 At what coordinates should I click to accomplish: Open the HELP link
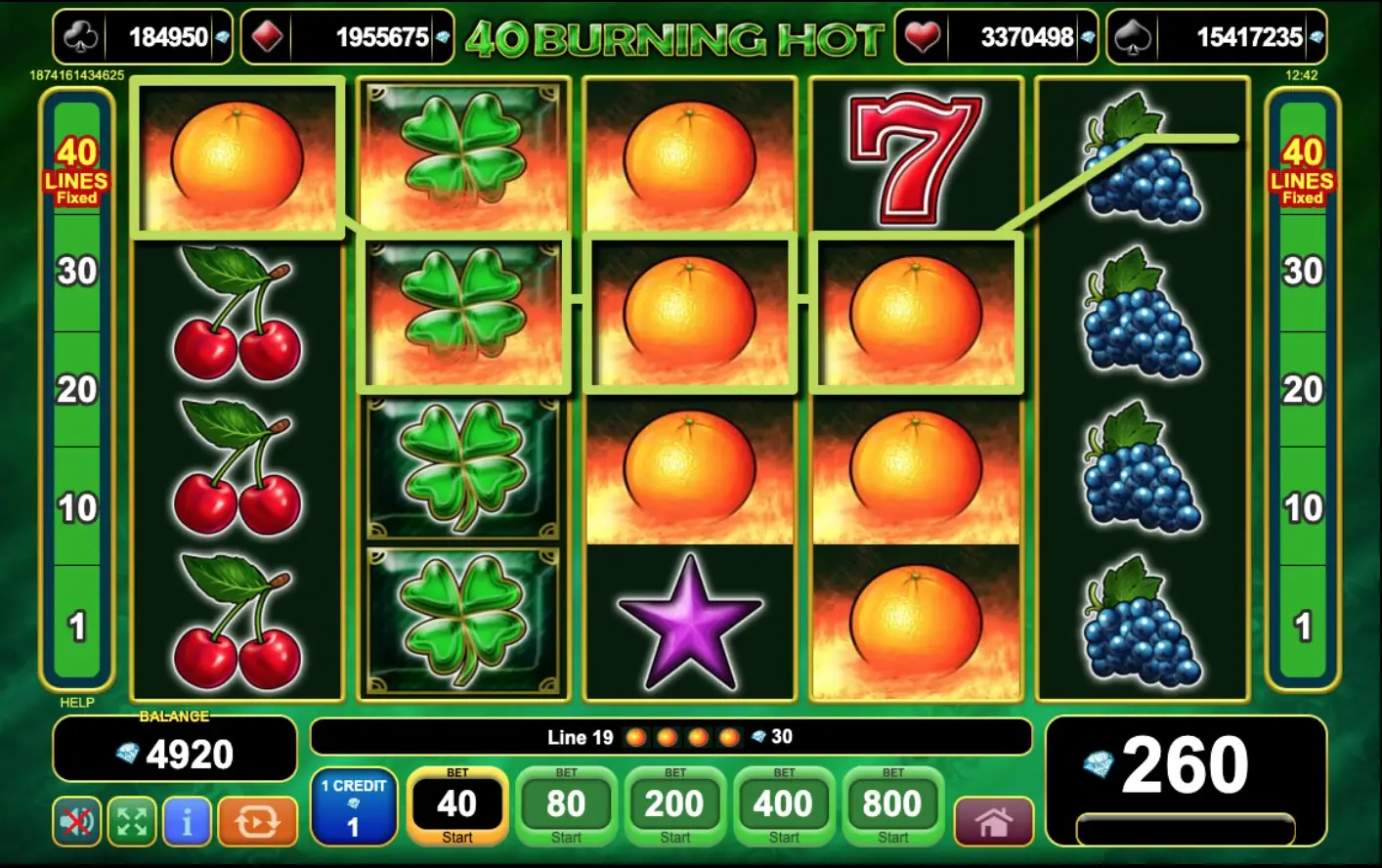77,702
